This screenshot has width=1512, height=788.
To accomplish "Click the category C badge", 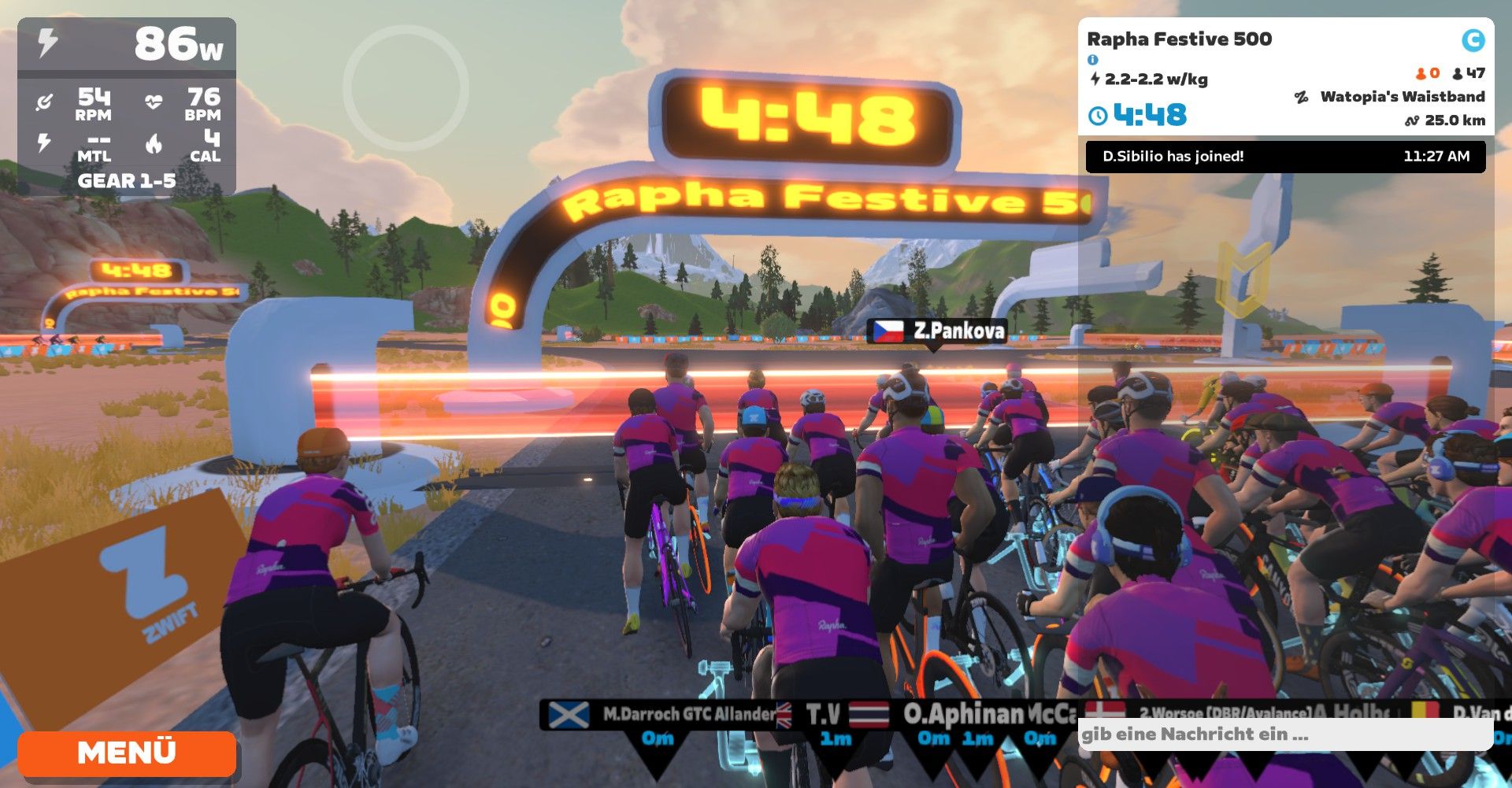I will 1473,39.
